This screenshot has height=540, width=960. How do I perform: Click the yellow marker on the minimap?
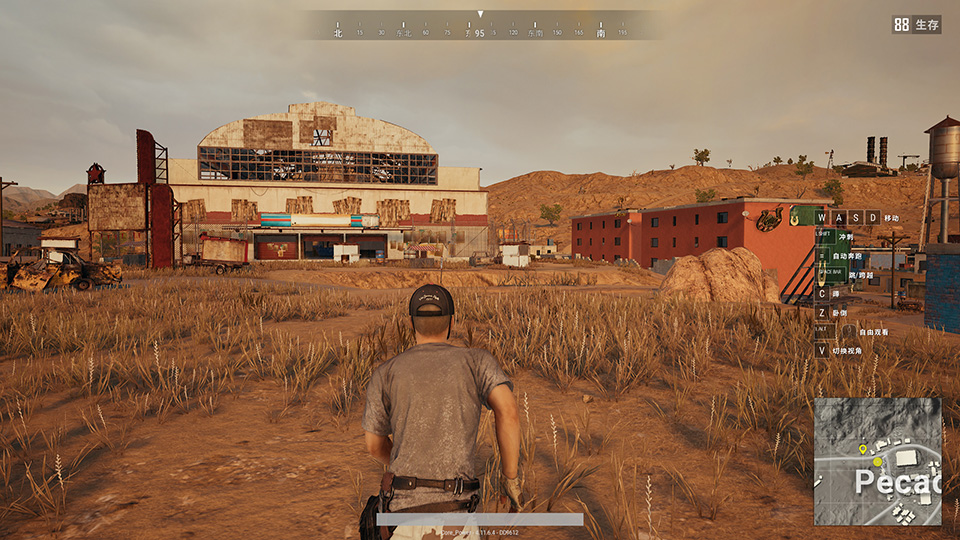pos(863,450)
